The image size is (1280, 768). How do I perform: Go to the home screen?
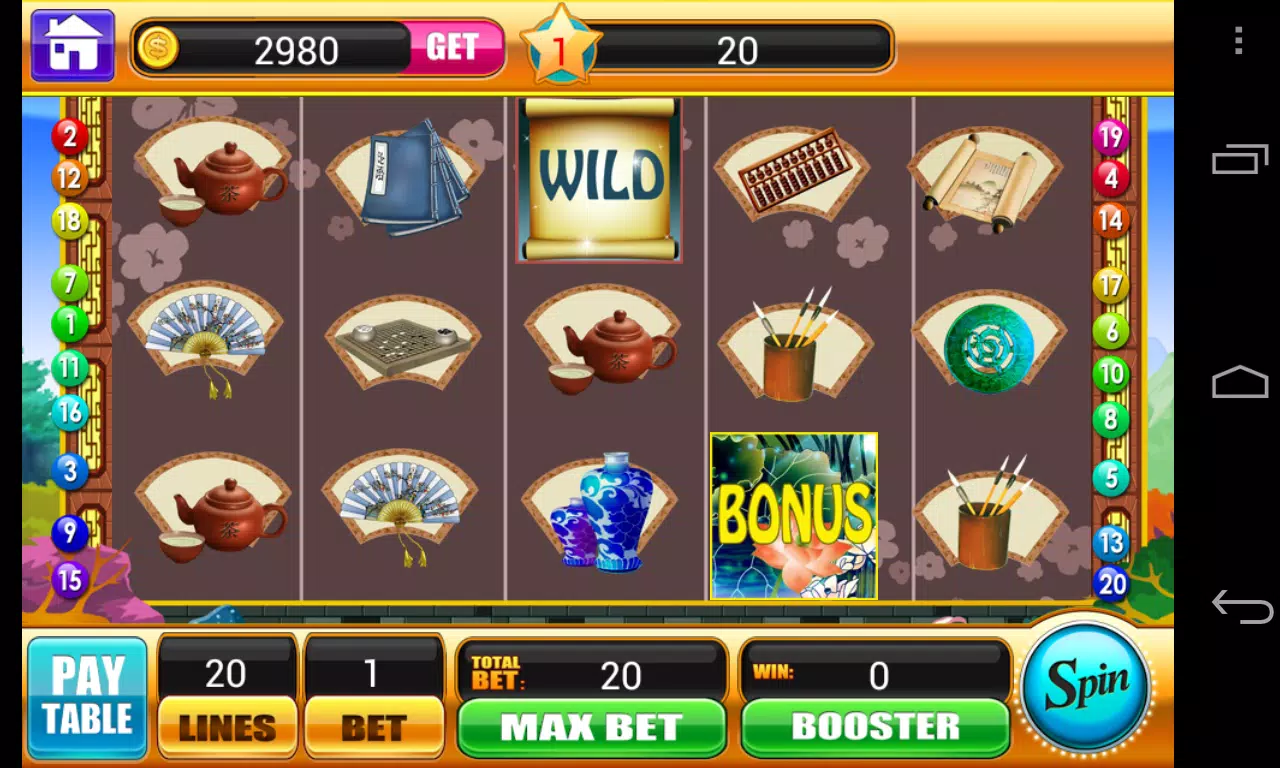(x=72, y=46)
